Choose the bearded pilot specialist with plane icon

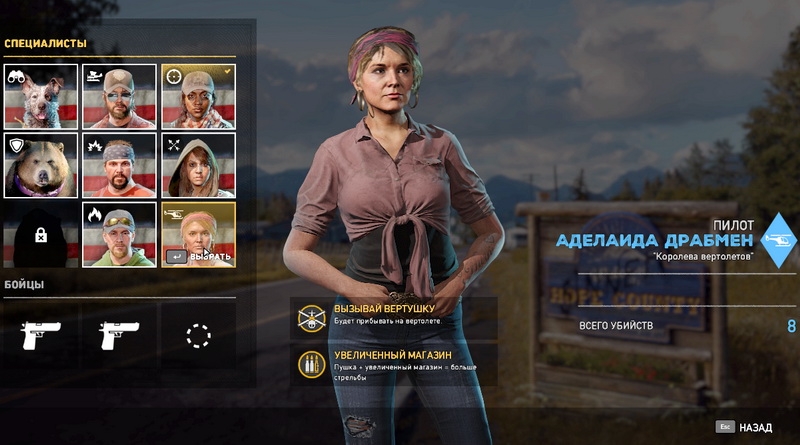pos(119,97)
